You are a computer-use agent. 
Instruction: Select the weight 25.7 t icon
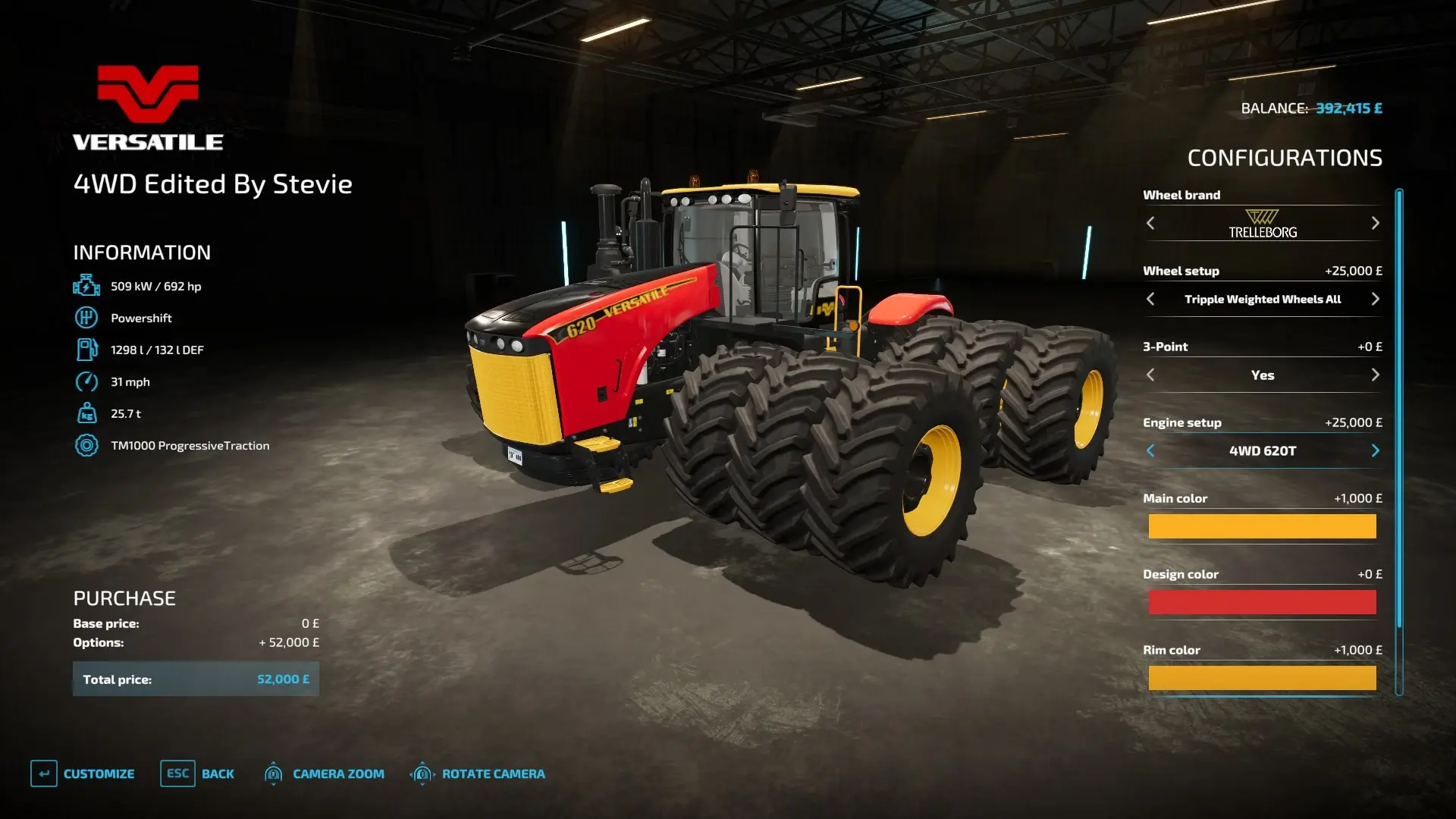coord(86,413)
